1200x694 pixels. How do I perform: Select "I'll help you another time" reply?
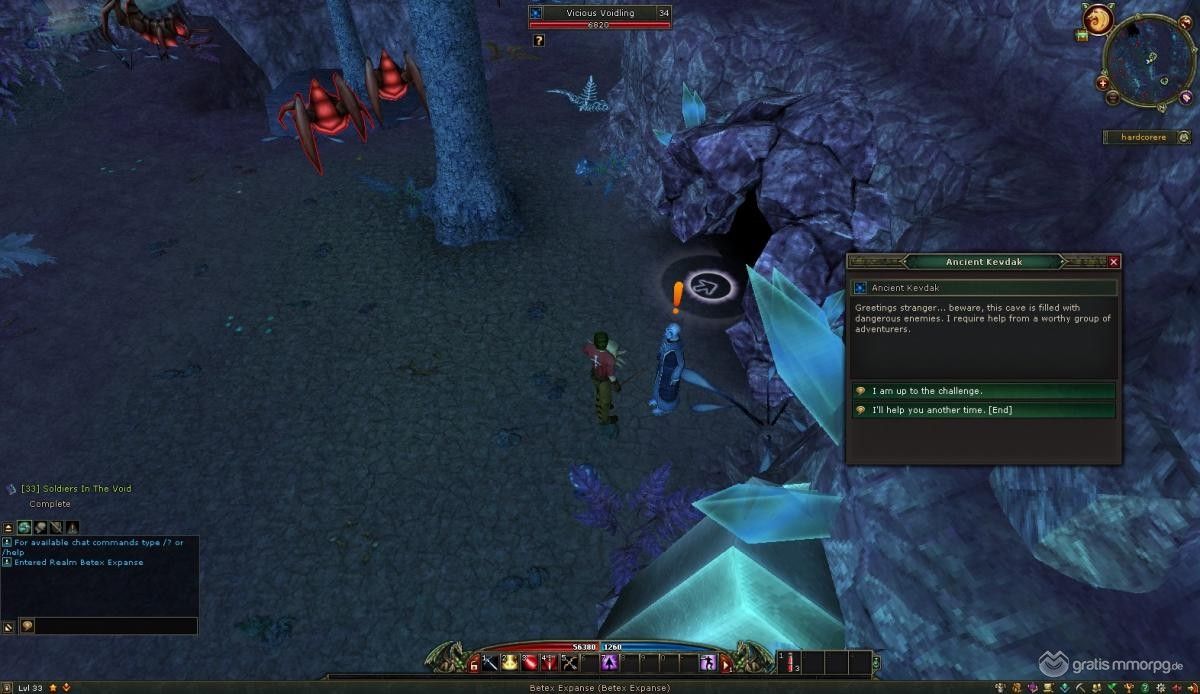984,410
